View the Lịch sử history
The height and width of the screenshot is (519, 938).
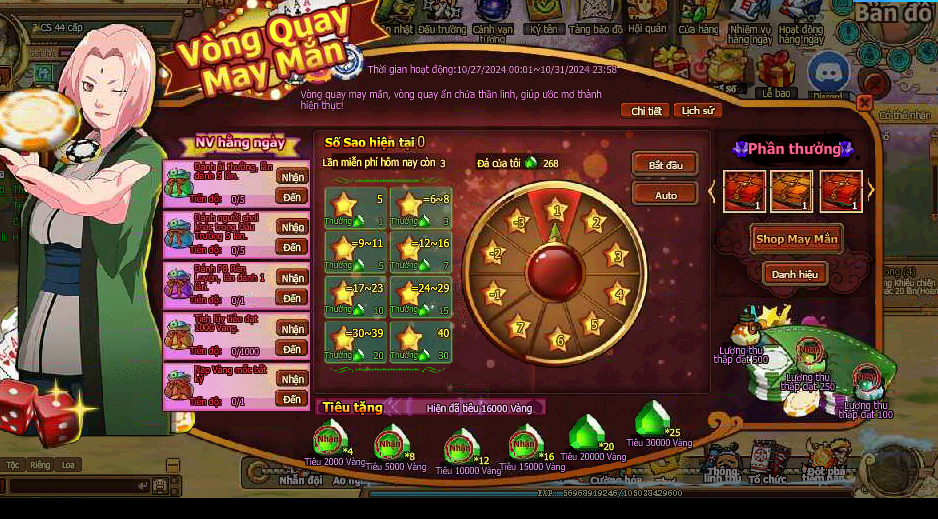[x=697, y=111]
